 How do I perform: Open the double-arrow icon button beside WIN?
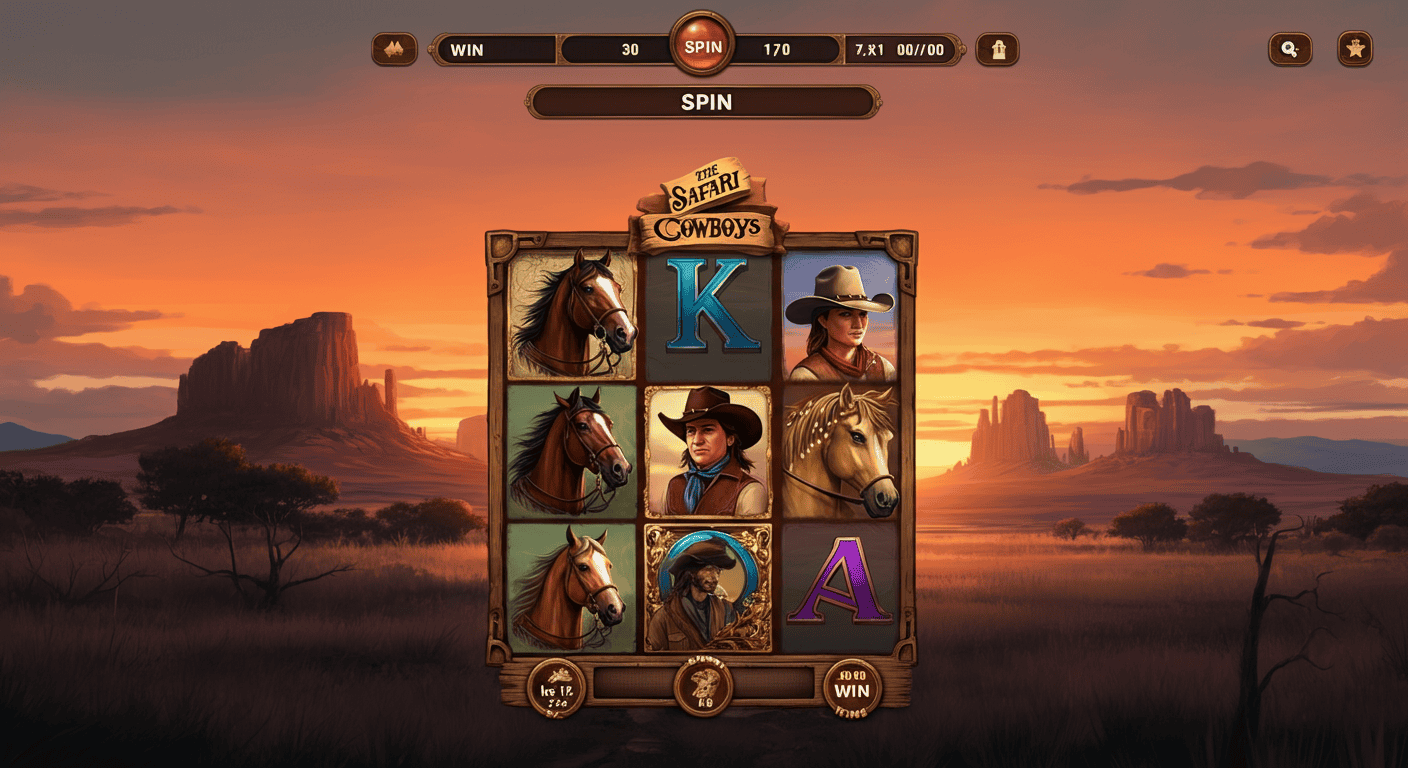tap(394, 49)
